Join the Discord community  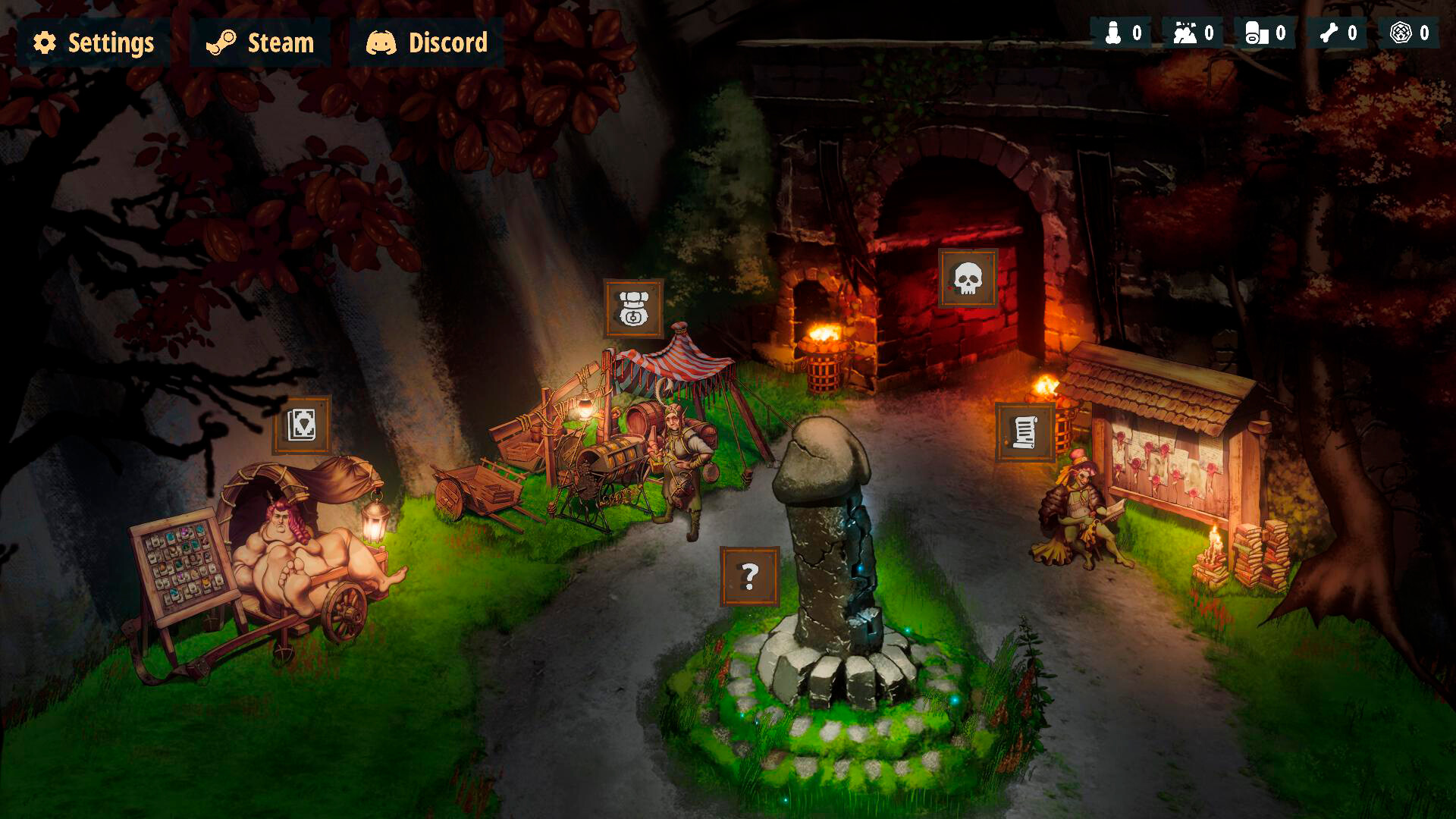tap(445, 42)
